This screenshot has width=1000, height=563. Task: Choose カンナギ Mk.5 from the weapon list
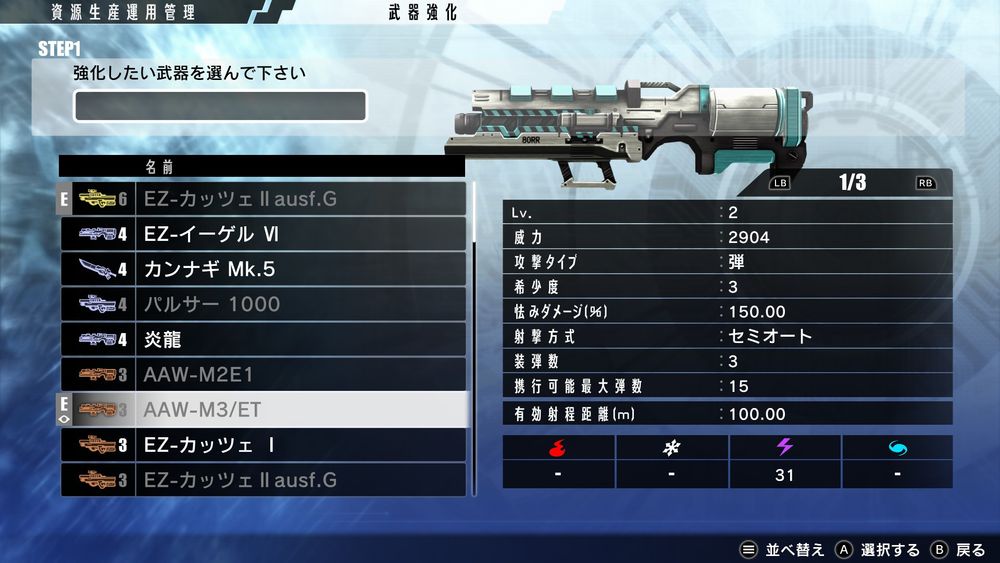[x=264, y=269]
